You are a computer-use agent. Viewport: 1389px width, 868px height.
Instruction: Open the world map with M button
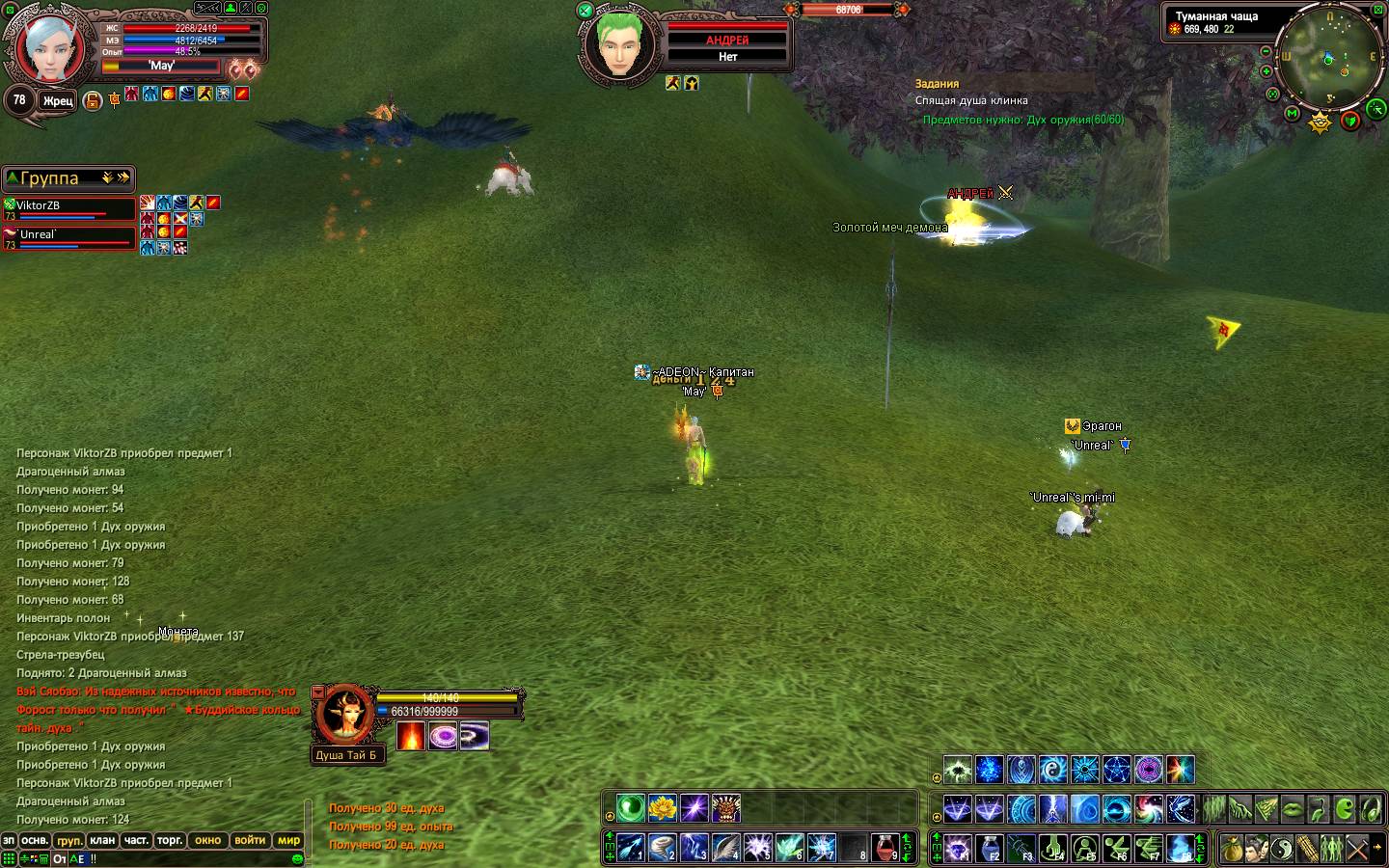(1293, 114)
